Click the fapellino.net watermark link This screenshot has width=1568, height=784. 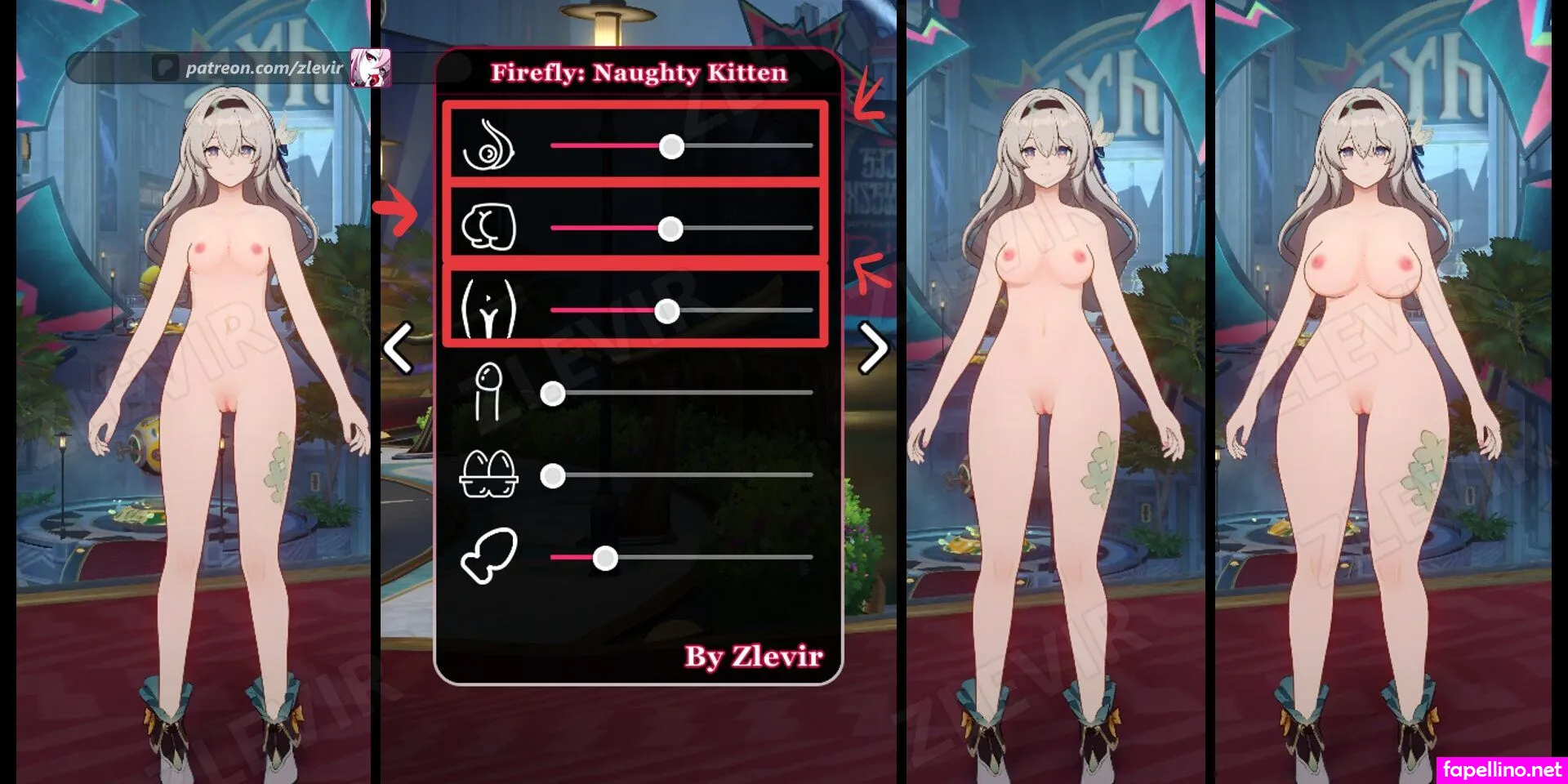click(x=1502, y=769)
